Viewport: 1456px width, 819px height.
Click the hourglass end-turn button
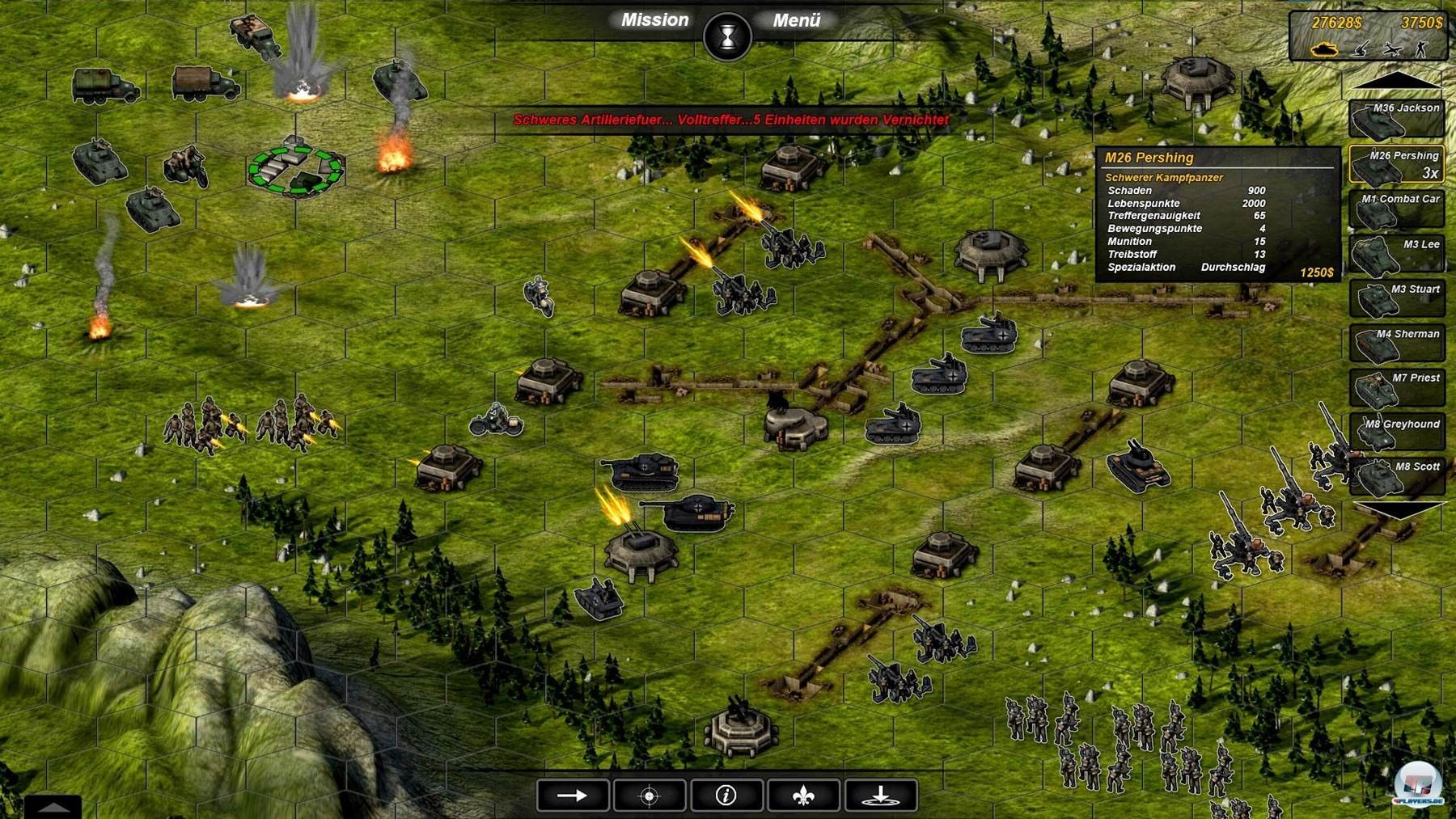point(727,37)
